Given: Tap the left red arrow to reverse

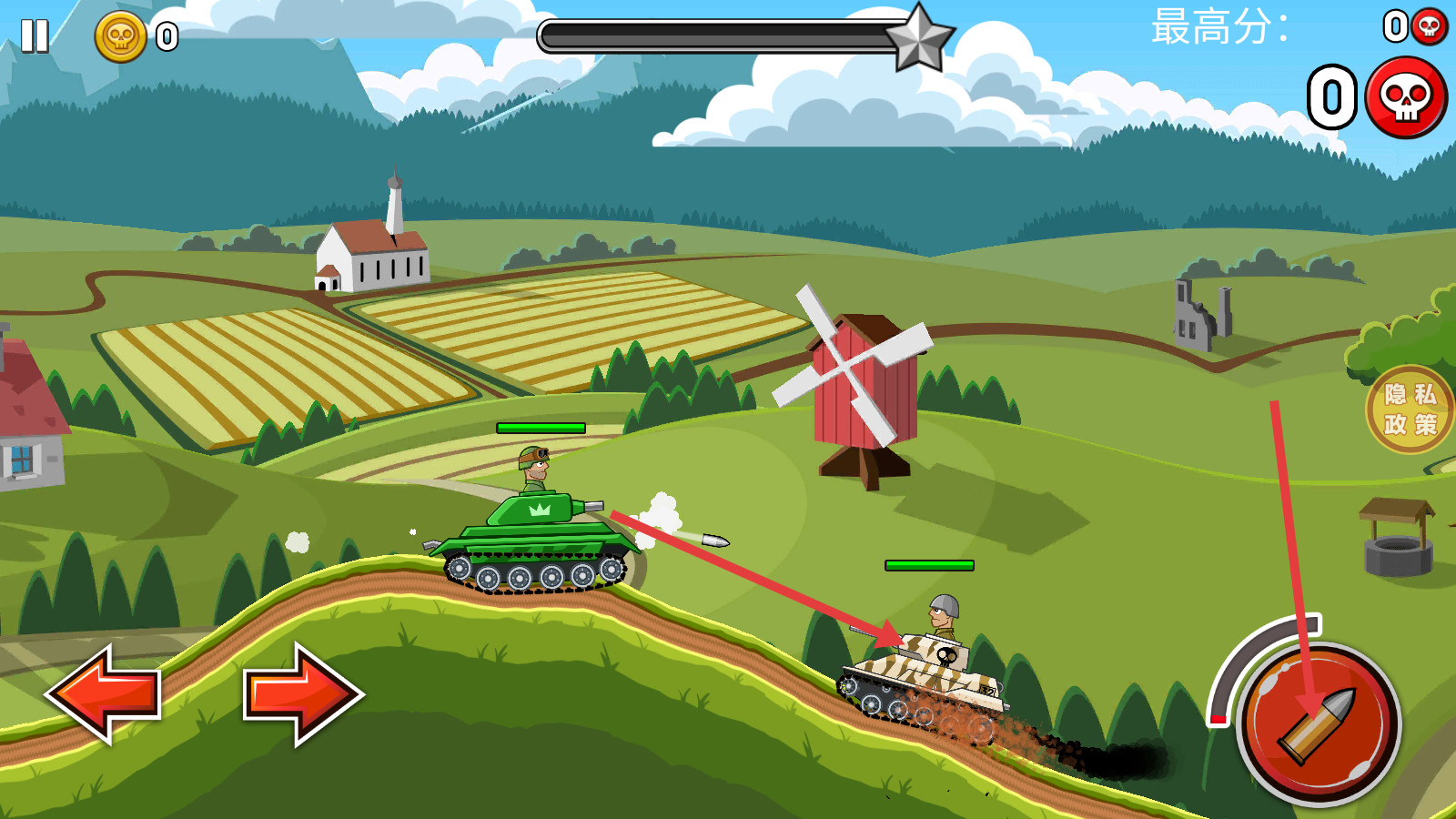Looking at the screenshot, I should [x=103, y=693].
